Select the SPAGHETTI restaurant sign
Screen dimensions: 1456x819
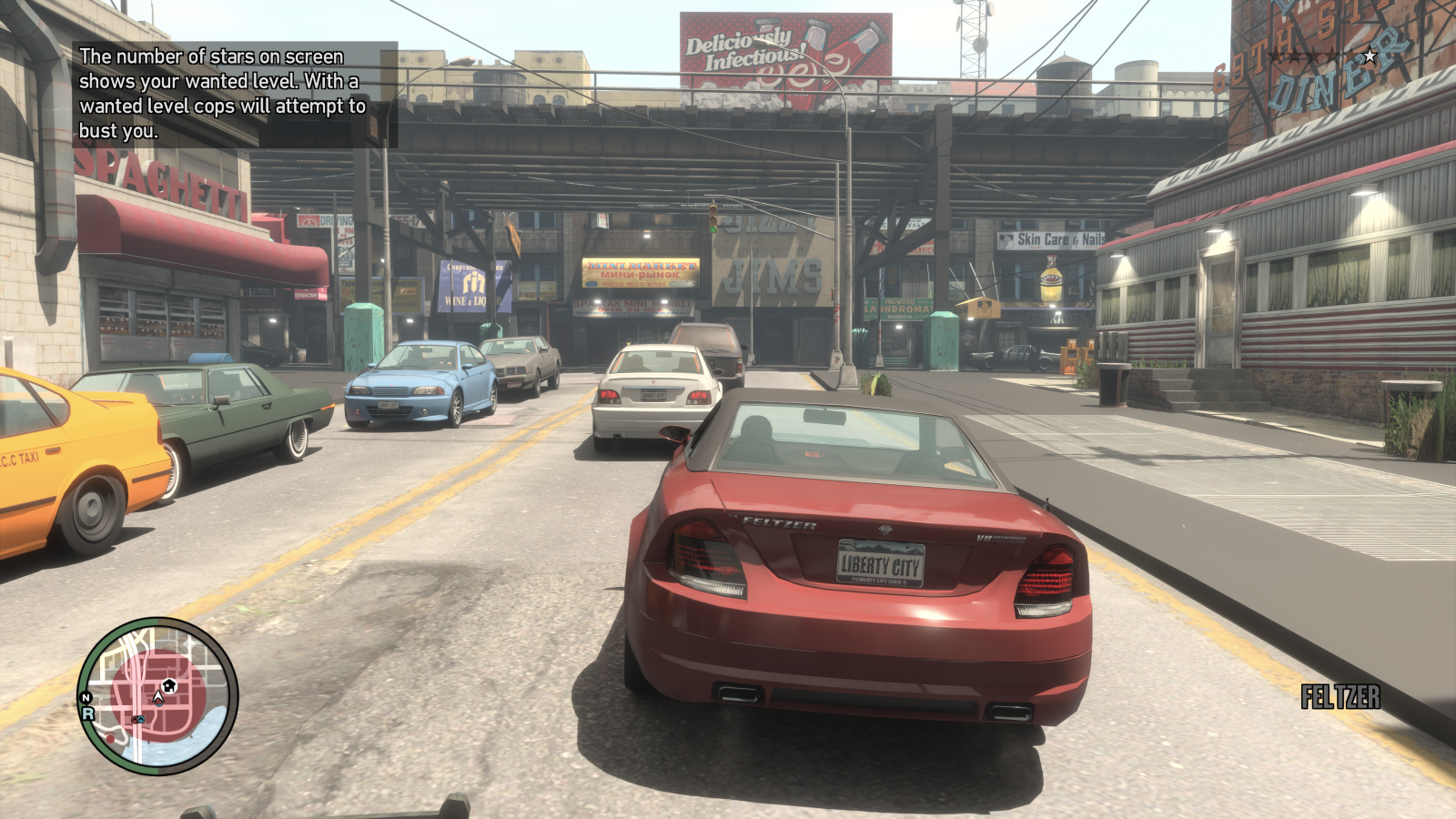tap(159, 175)
